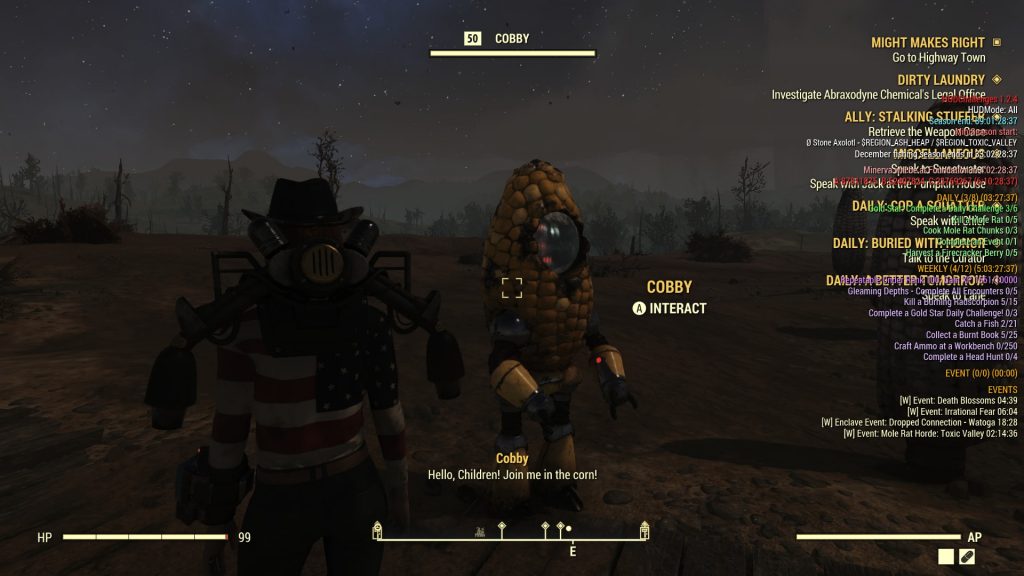Pick the Irrational Fear event row

(x=962, y=412)
